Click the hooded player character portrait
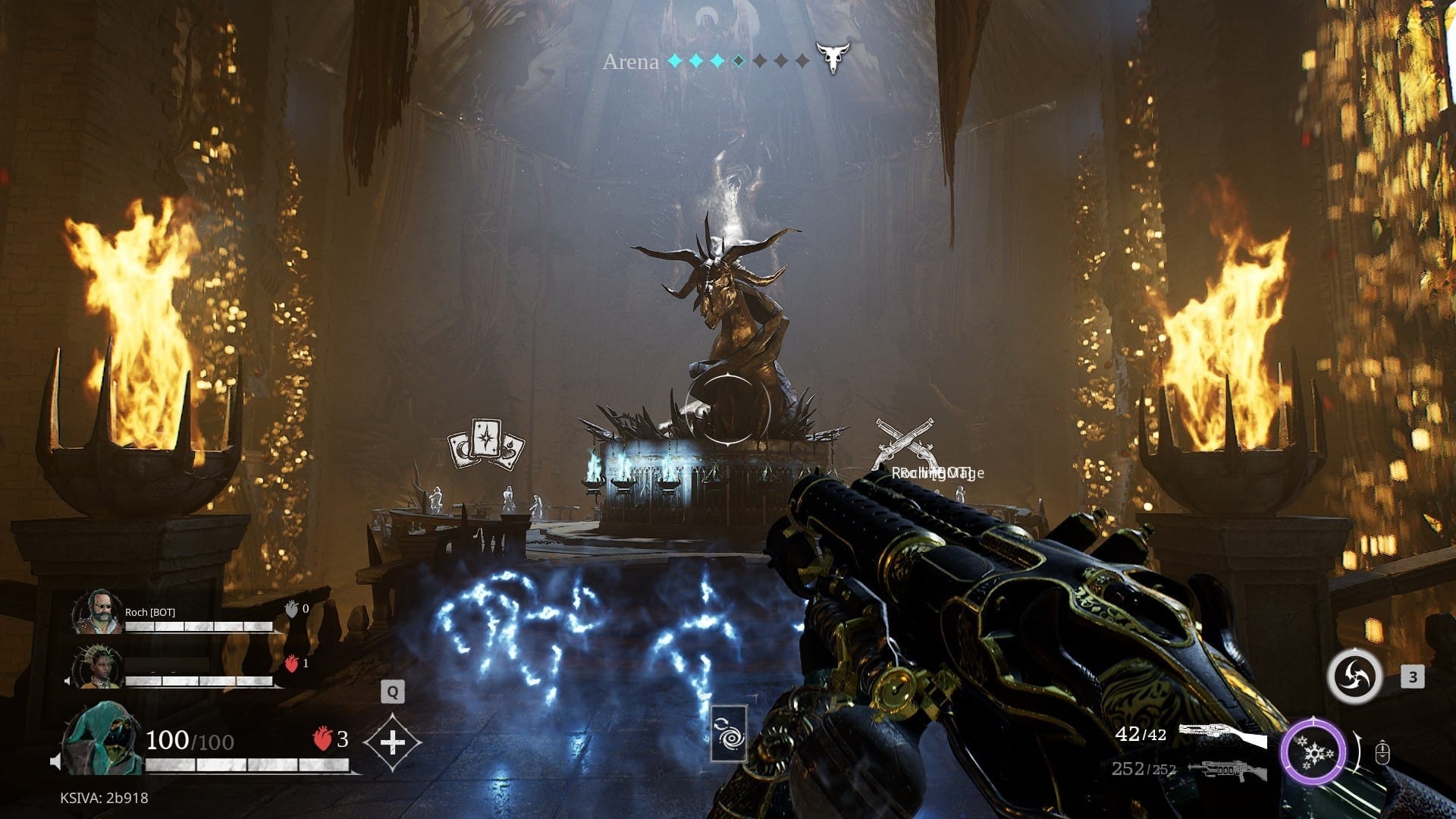This screenshot has width=1456, height=819. point(102,739)
